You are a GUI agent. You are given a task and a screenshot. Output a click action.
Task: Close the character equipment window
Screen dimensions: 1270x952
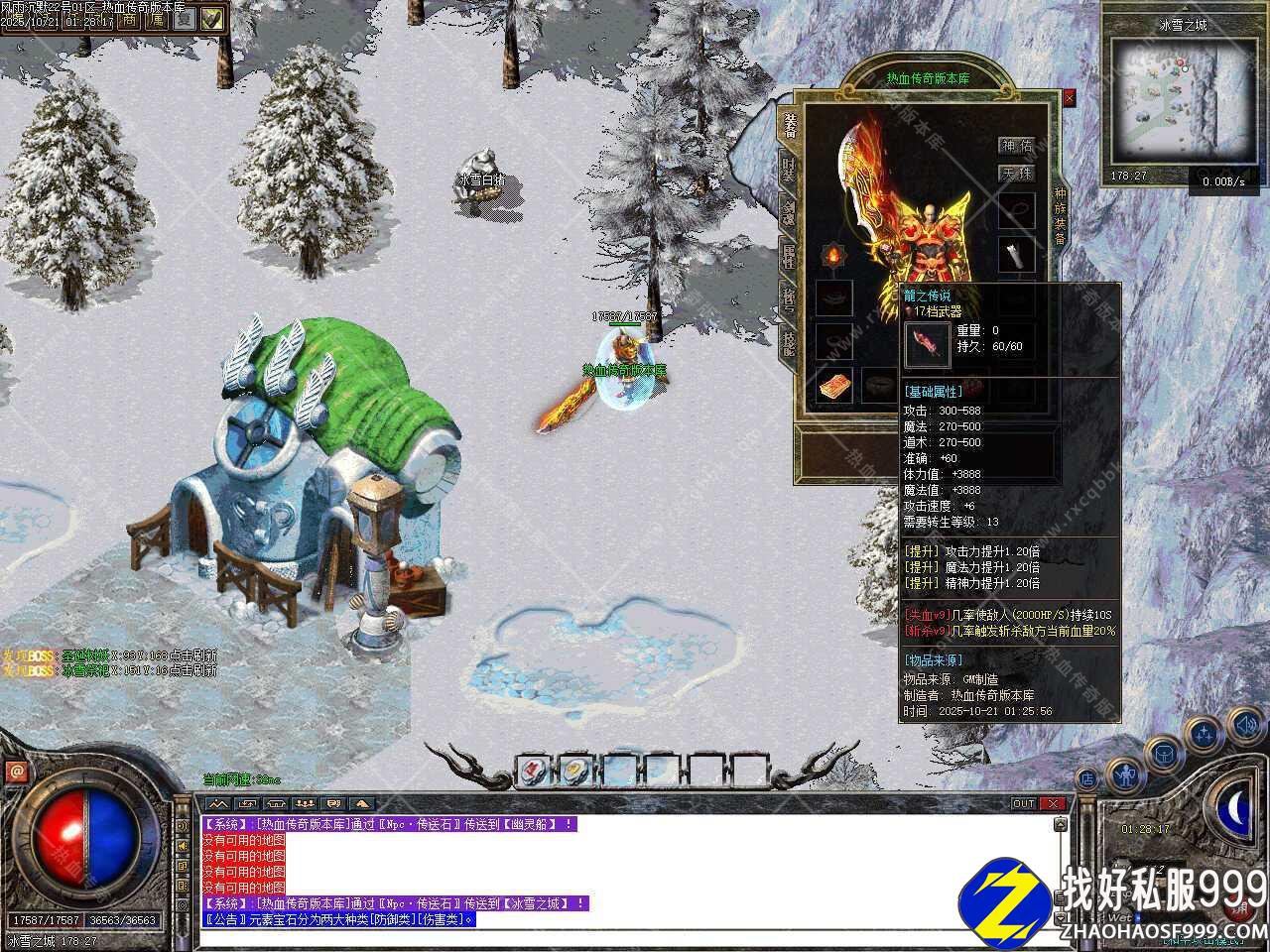1069,98
